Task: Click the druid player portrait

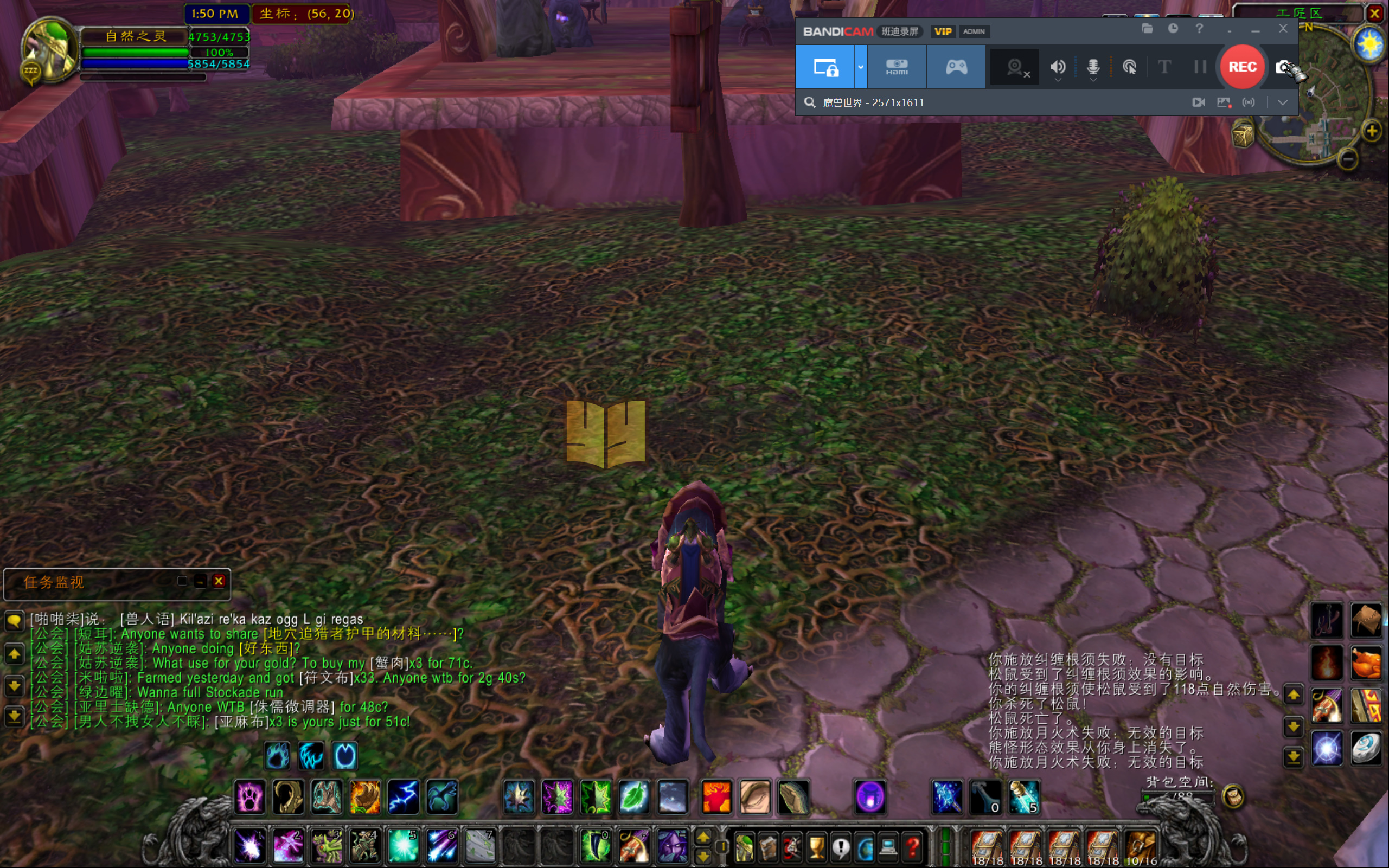Action: click(49, 49)
